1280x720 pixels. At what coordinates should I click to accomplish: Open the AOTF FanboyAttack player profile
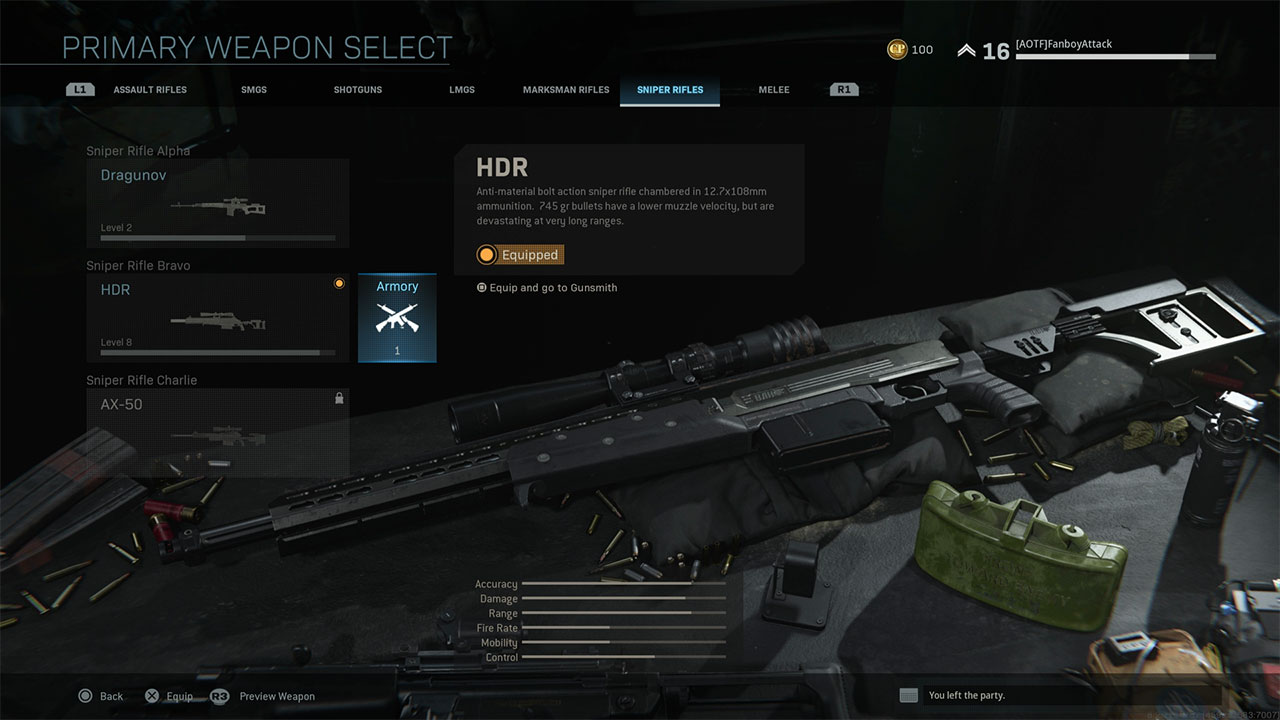tap(1064, 45)
